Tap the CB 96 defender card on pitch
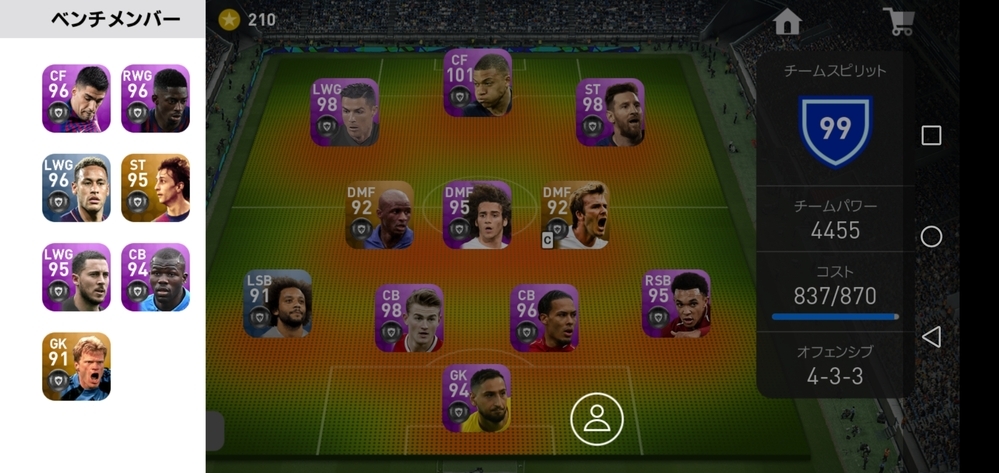Viewport: 999px width, 473px height. point(544,318)
